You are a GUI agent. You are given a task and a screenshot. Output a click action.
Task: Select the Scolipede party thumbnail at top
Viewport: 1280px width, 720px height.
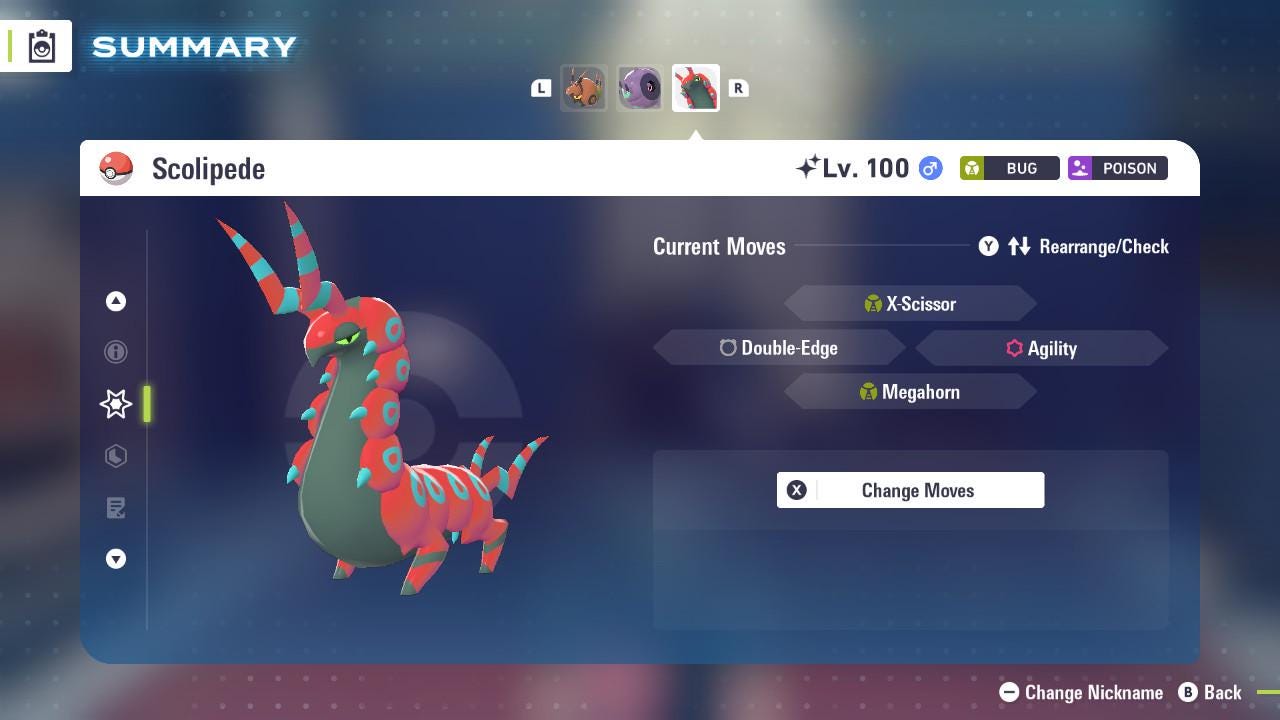pyautogui.click(x=695, y=87)
